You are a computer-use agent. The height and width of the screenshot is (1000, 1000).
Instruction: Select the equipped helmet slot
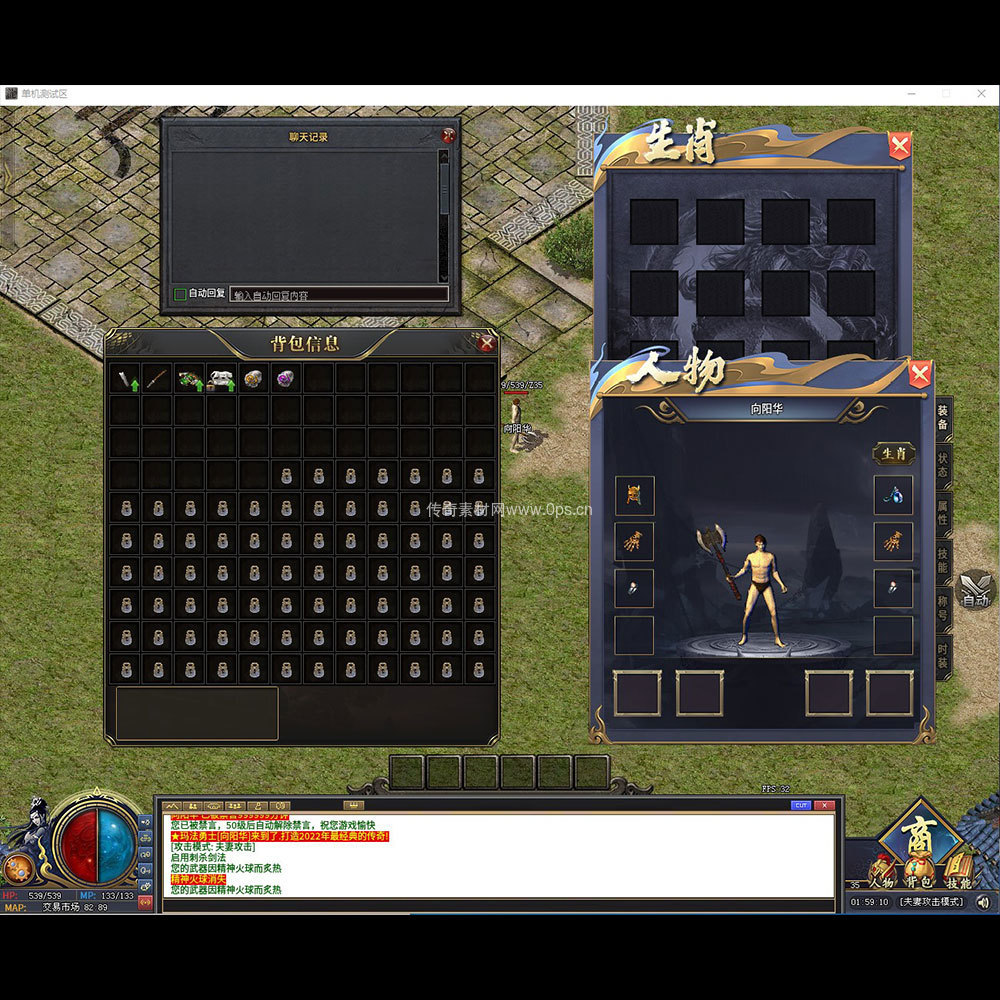[635, 495]
